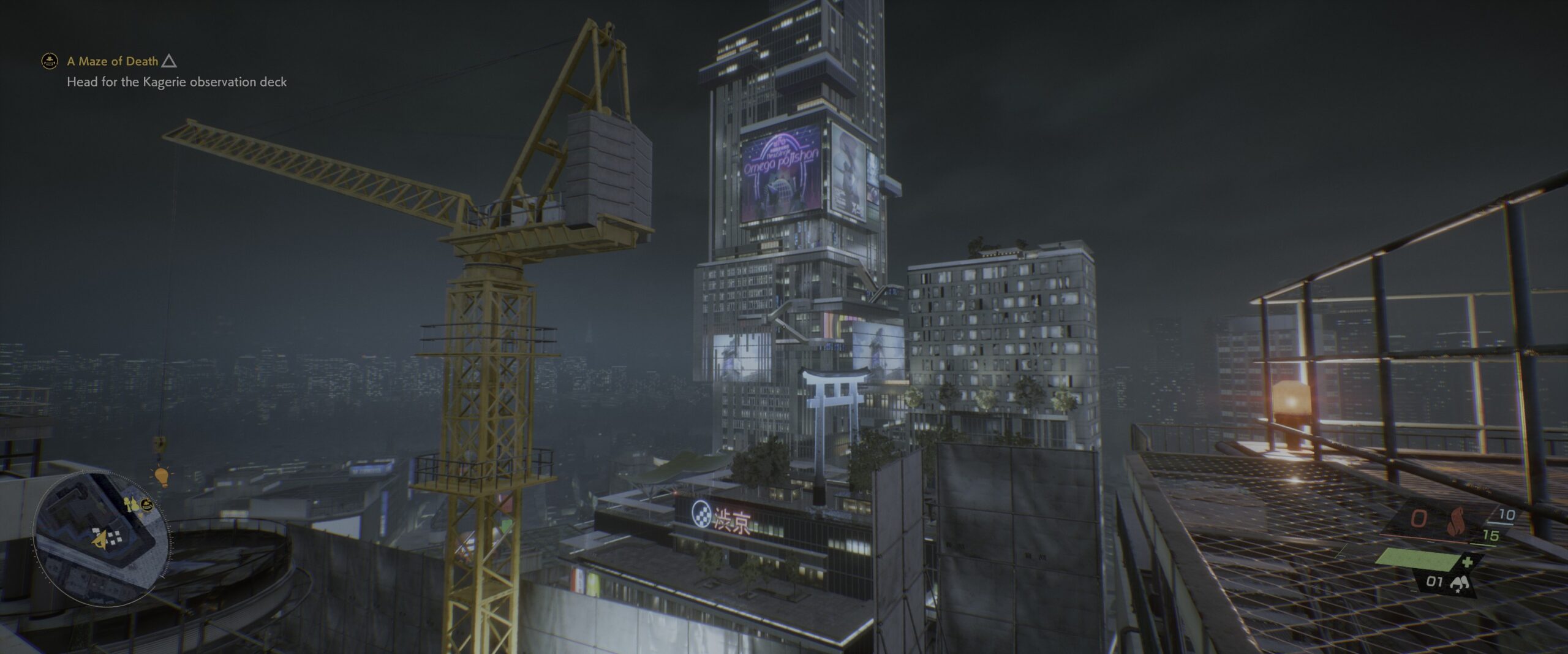Open the 'A Maze of Death' quest tracker
Image resolution: width=1568 pixels, height=654 pixels.
pyautogui.click(x=113, y=61)
